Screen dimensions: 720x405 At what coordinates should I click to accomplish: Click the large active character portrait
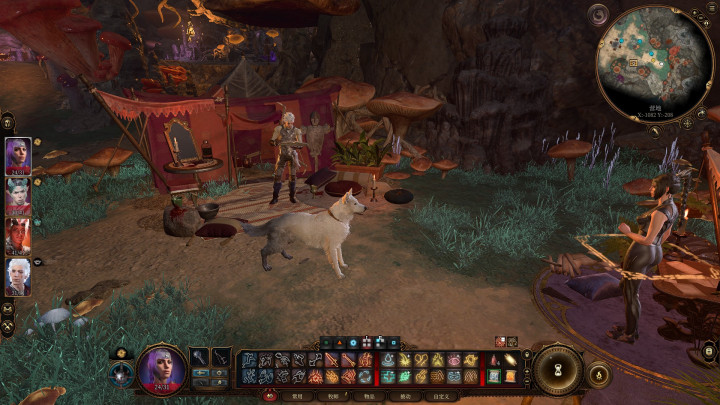tap(162, 367)
